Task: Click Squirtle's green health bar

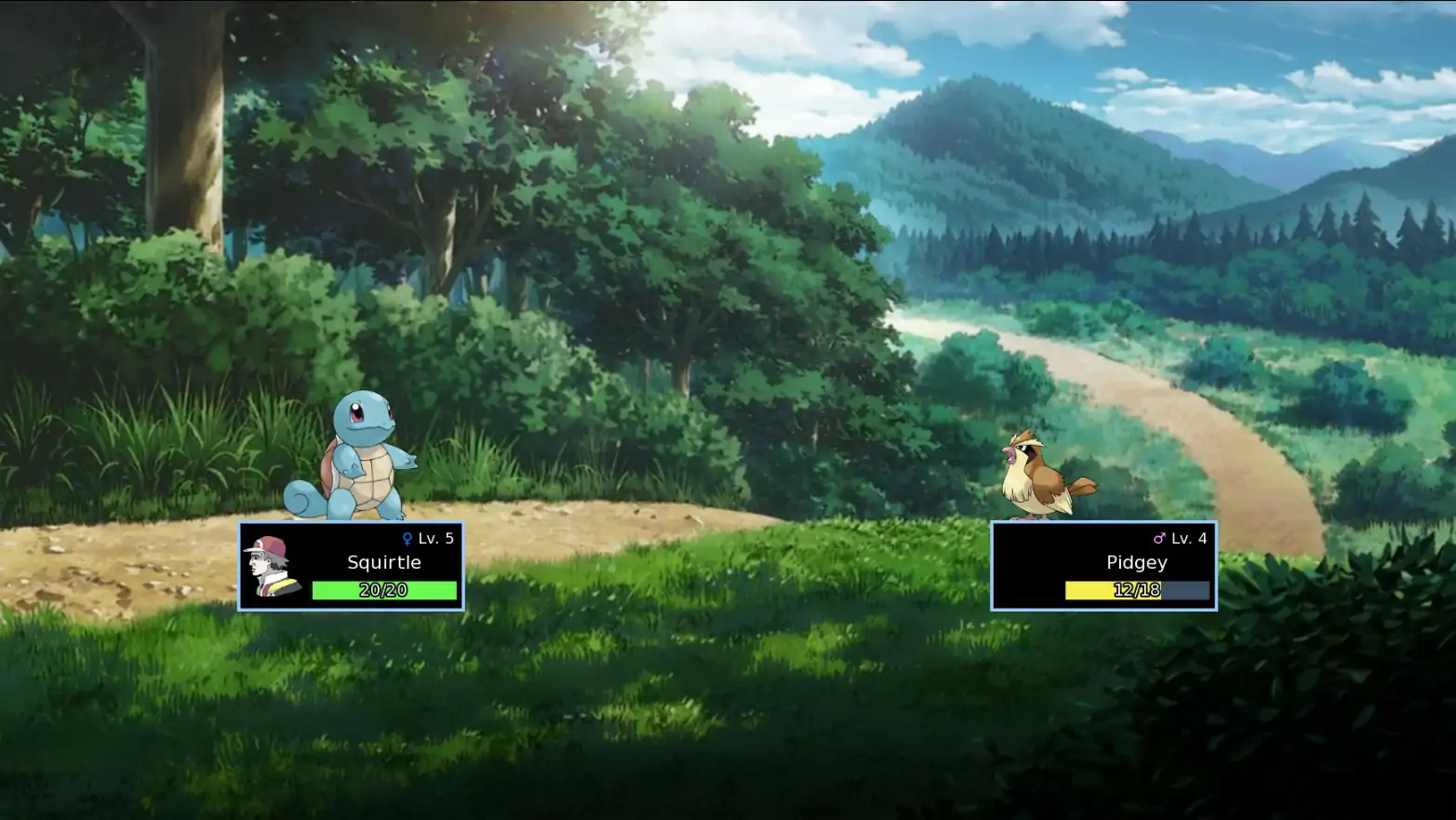Action: 385,590
